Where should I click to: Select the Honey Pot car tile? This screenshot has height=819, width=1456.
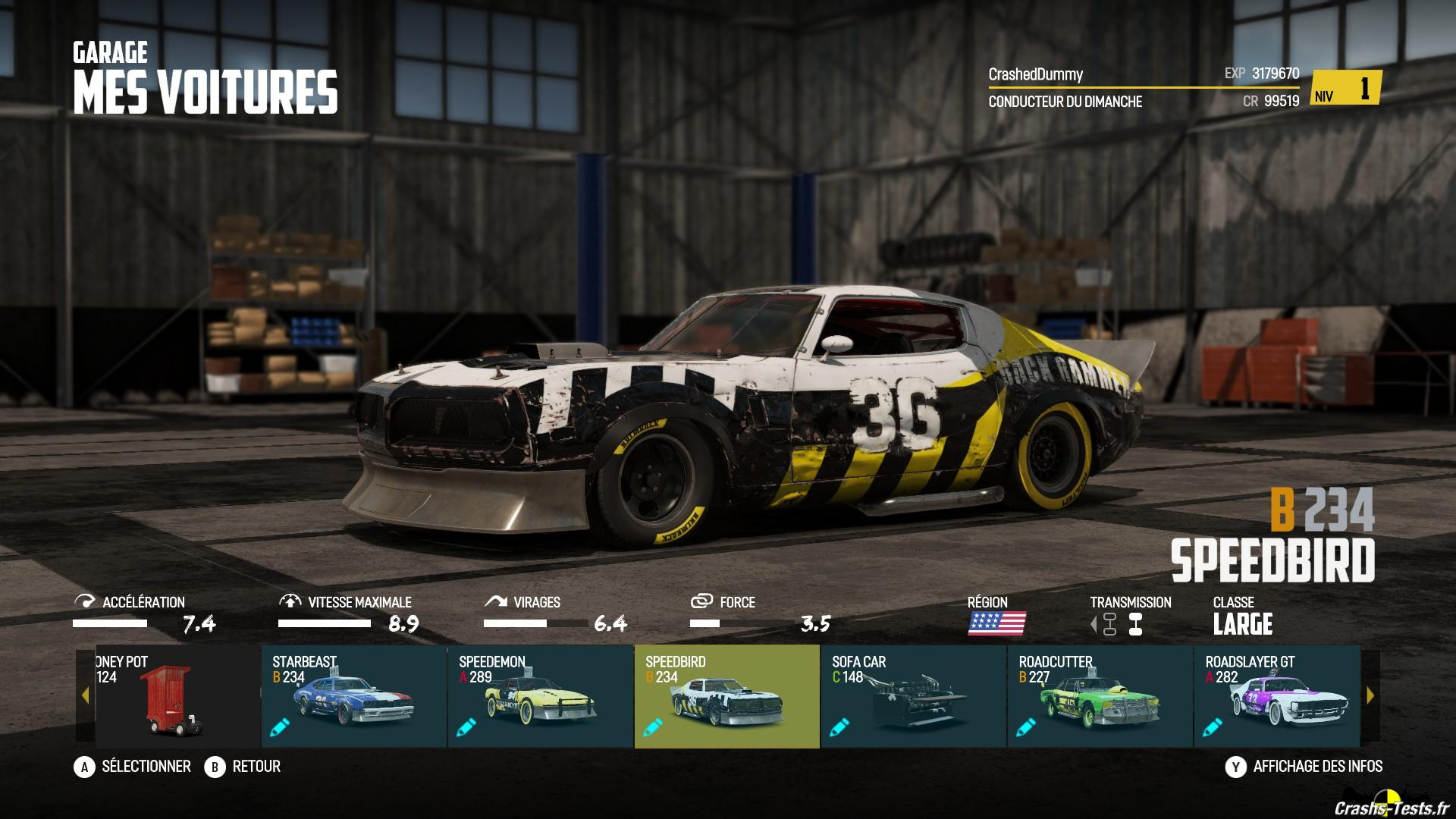coord(176,696)
